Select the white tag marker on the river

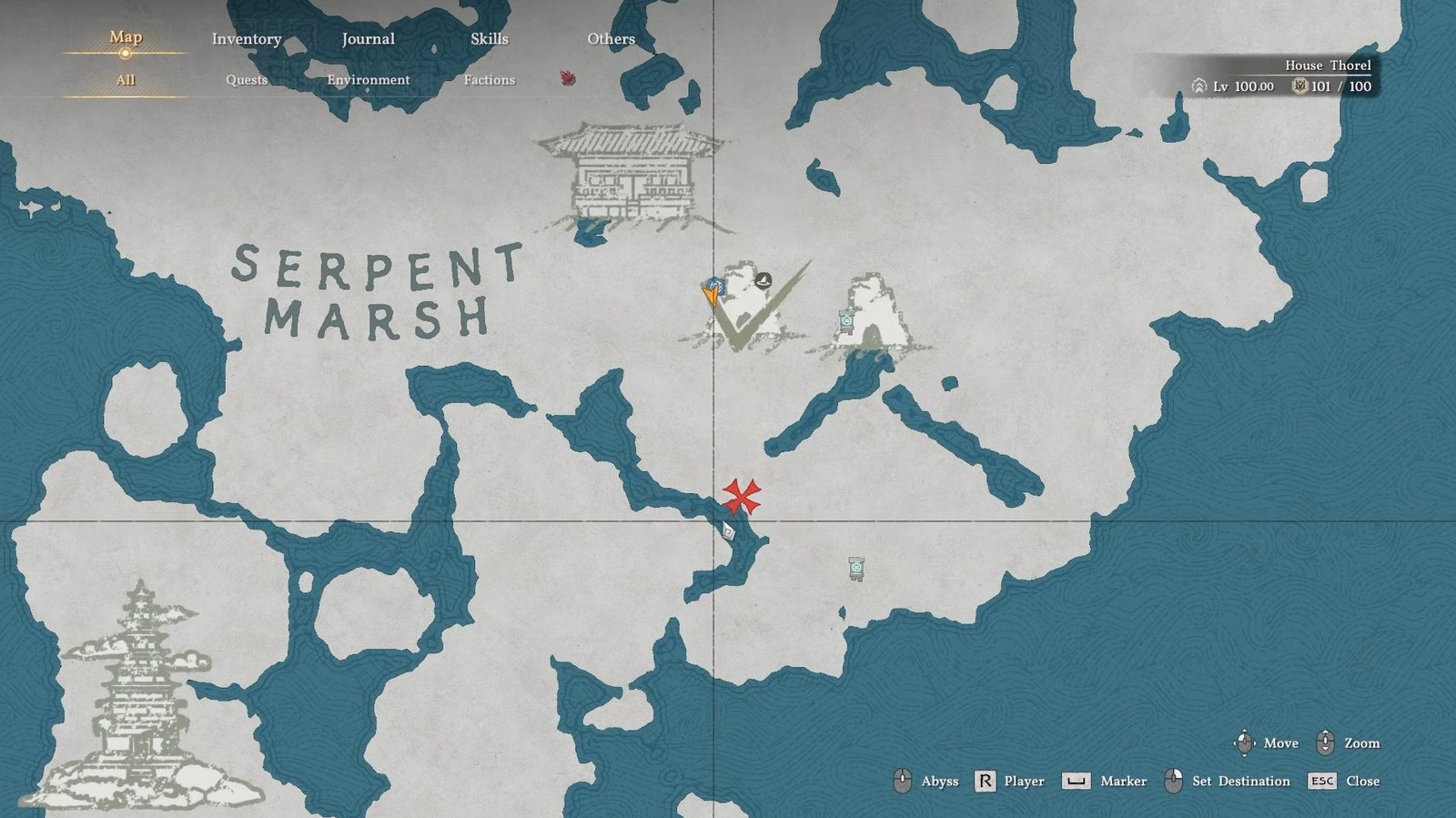728,530
